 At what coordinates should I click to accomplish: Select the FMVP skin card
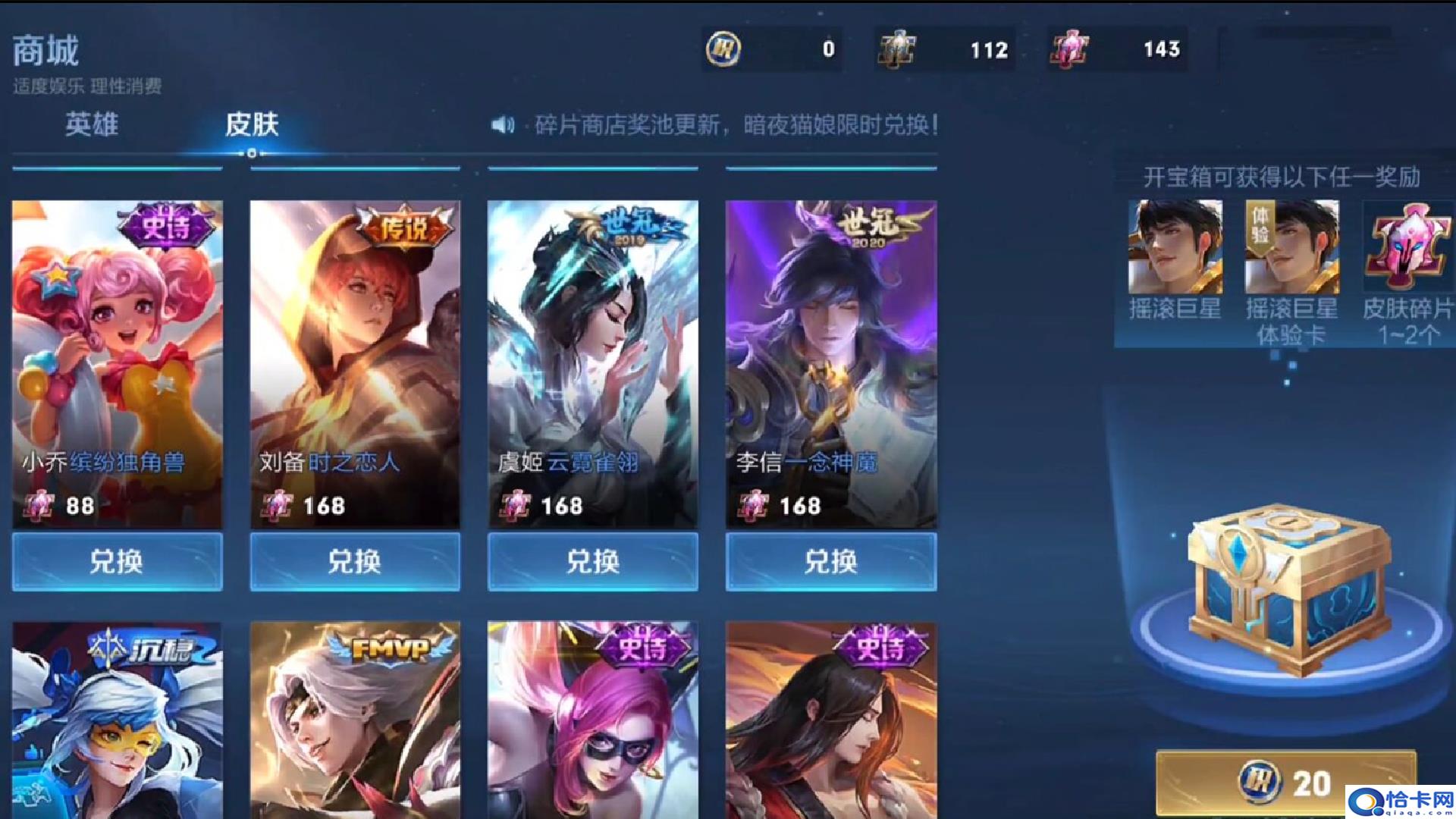tap(355, 720)
